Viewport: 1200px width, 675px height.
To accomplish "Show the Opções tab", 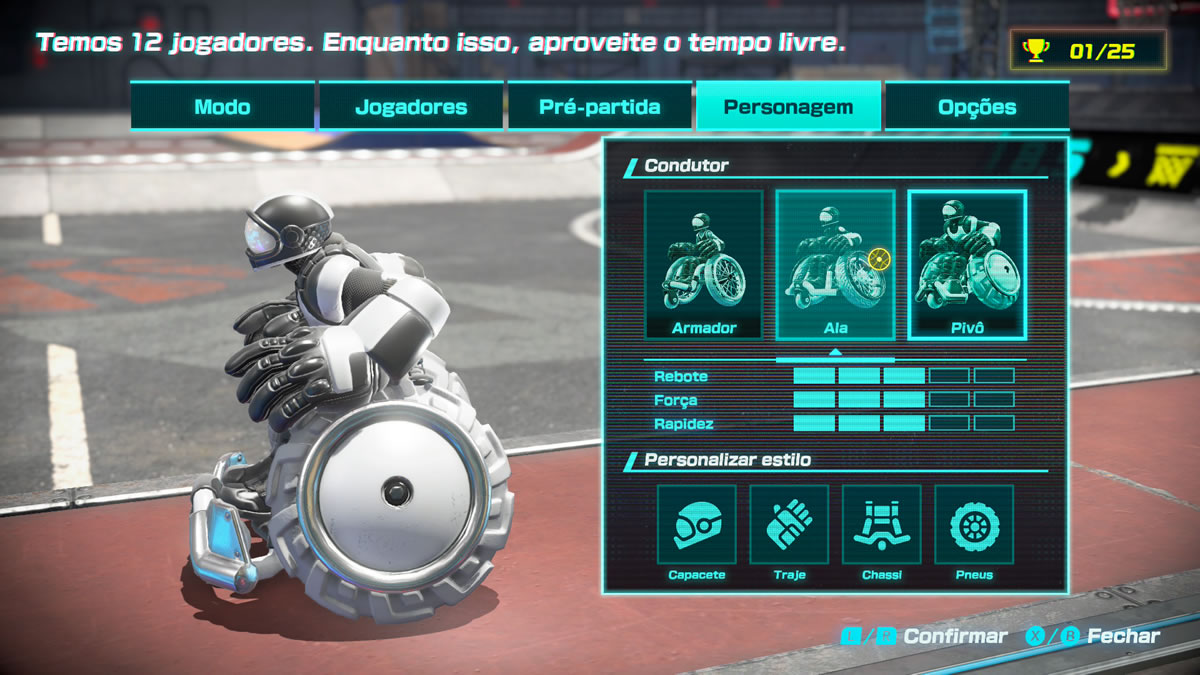I will tap(976, 107).
